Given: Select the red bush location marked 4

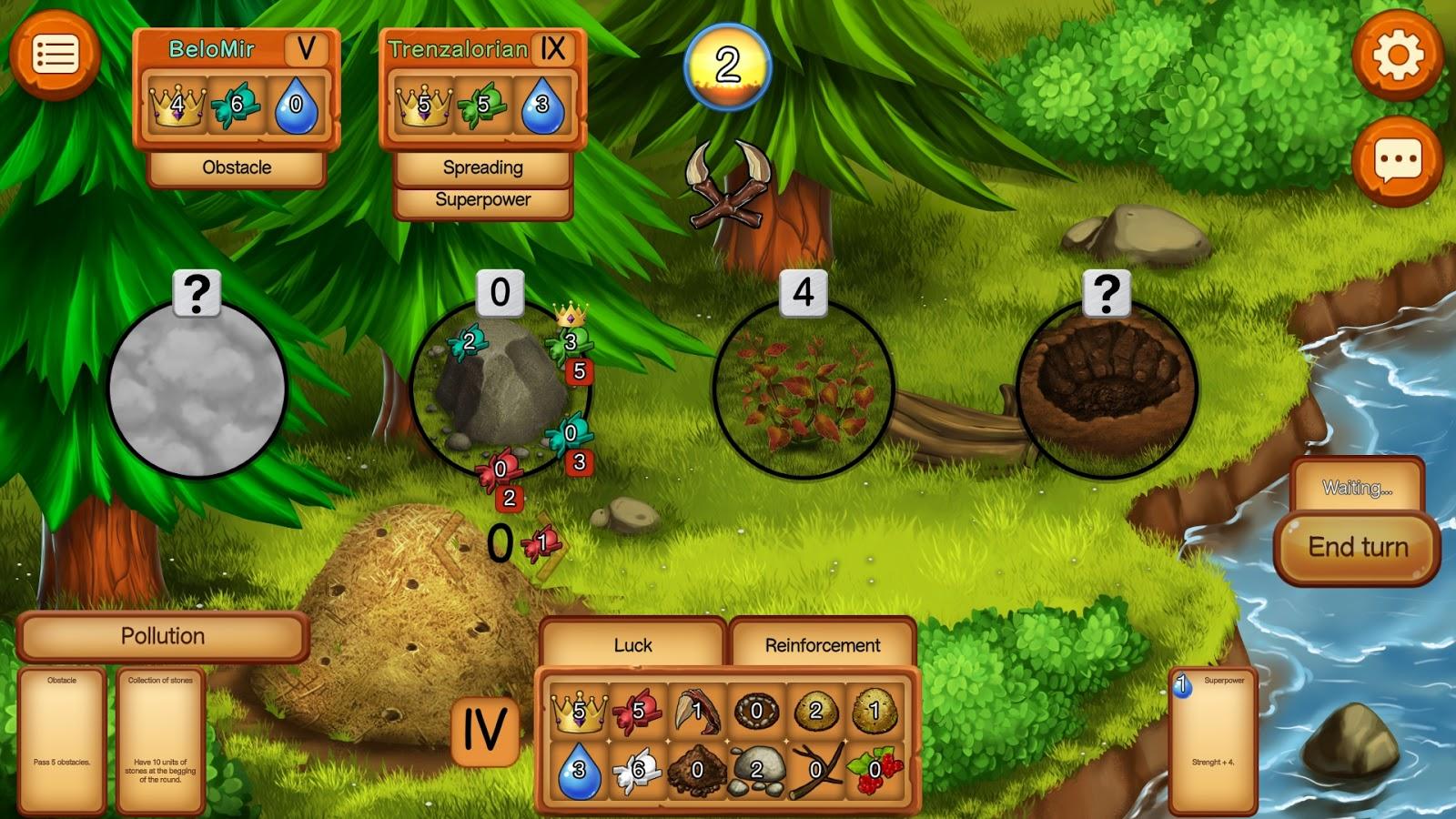Looking at the screenshot, I should pyautogui.click(x=803, y=389).
